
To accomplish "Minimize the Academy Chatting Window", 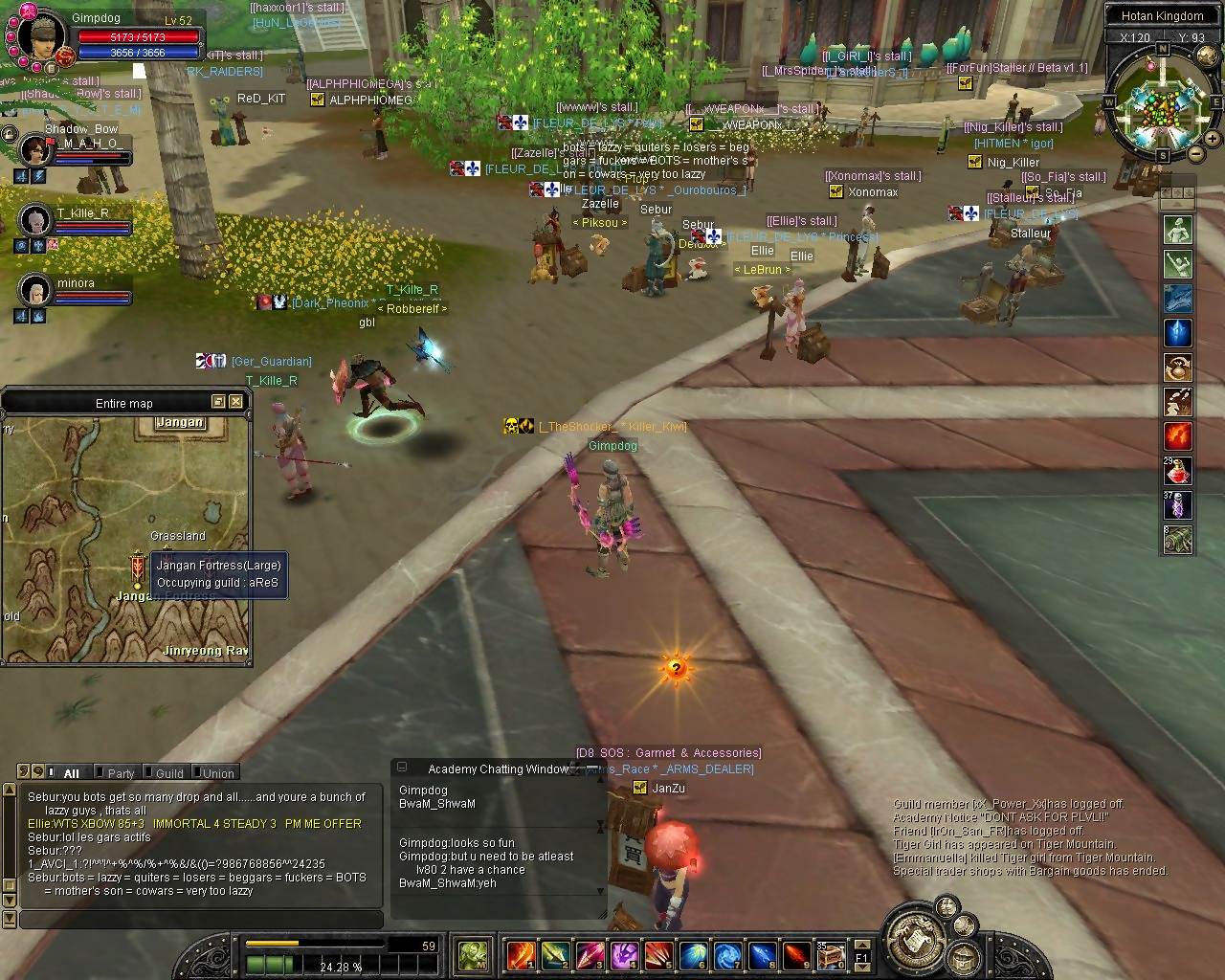I will coord(402,768).
